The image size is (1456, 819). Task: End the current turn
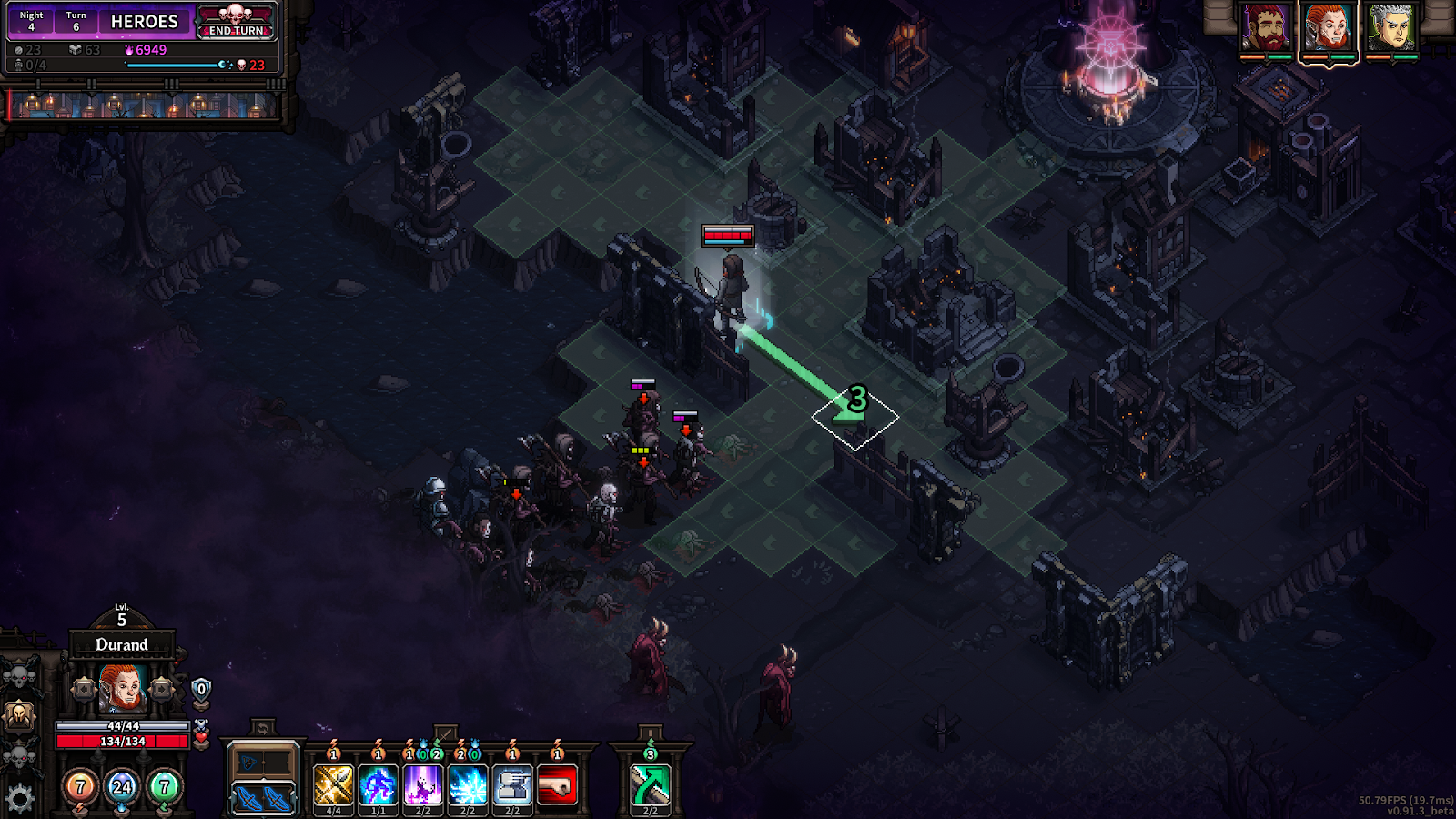[236, 30]
